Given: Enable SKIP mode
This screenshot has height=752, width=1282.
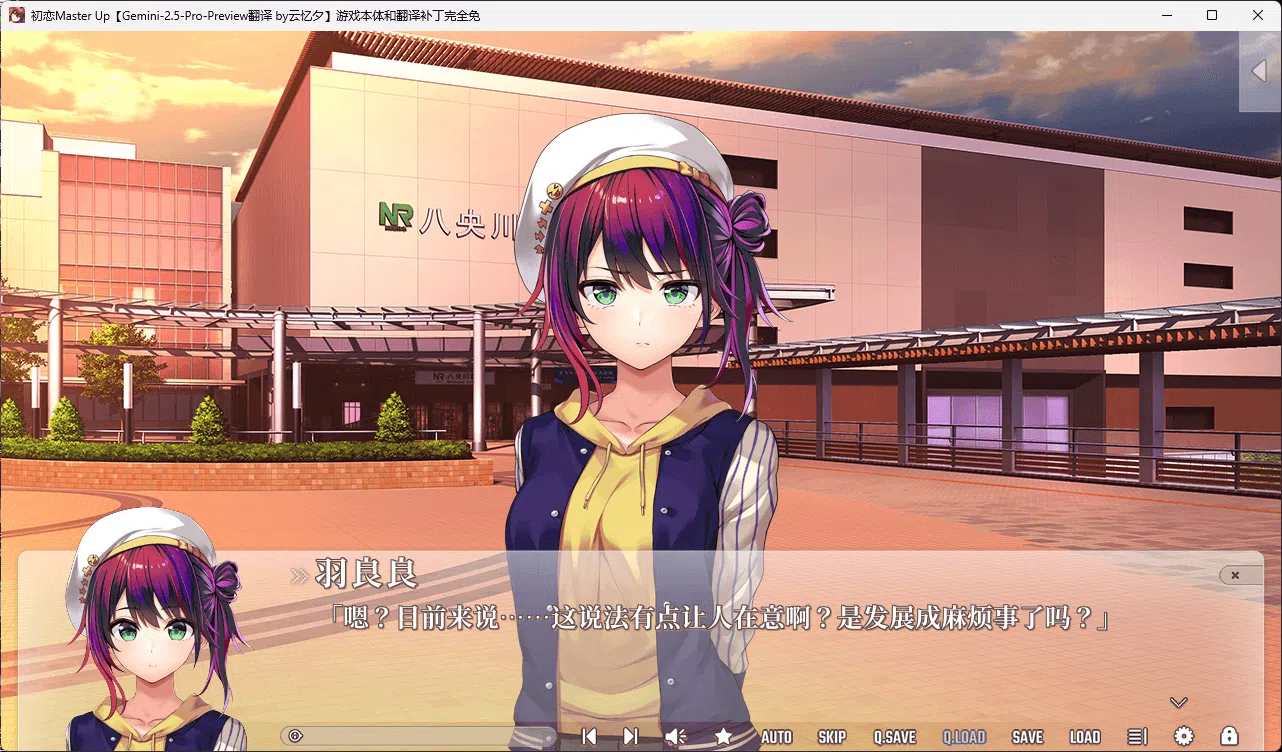Looking at the screenshot, I should pyautogui.click(x=832, y=736).
